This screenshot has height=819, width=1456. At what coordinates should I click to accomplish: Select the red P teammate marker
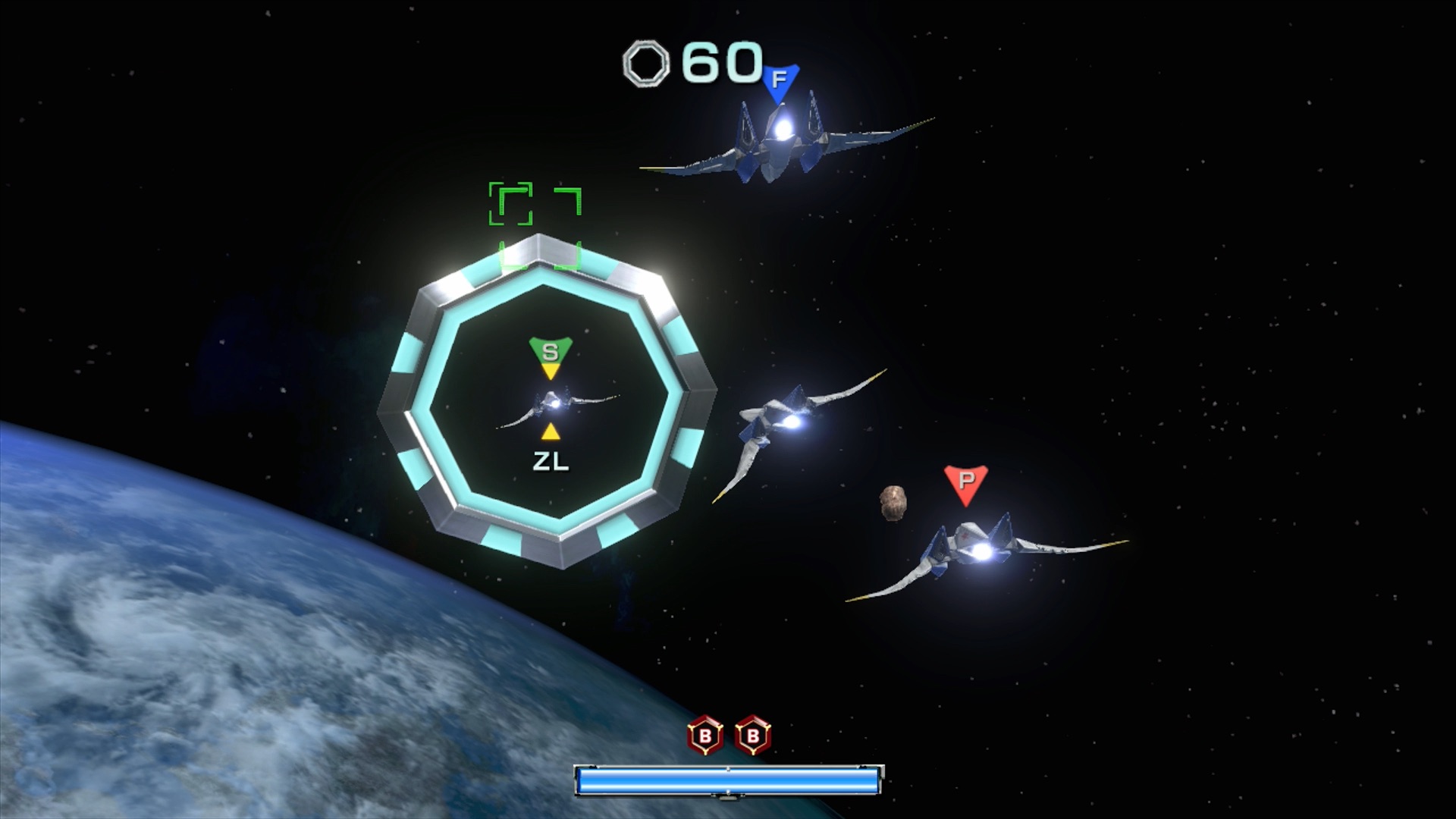[x=965, y=482]
